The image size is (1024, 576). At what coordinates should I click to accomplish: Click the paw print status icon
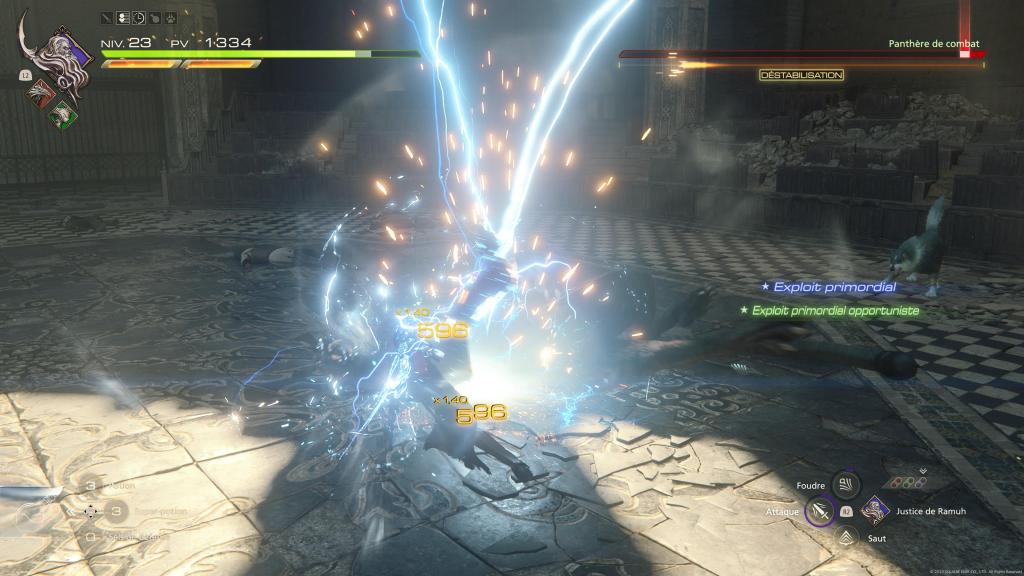pyautogui.click(x=171, y=18)
